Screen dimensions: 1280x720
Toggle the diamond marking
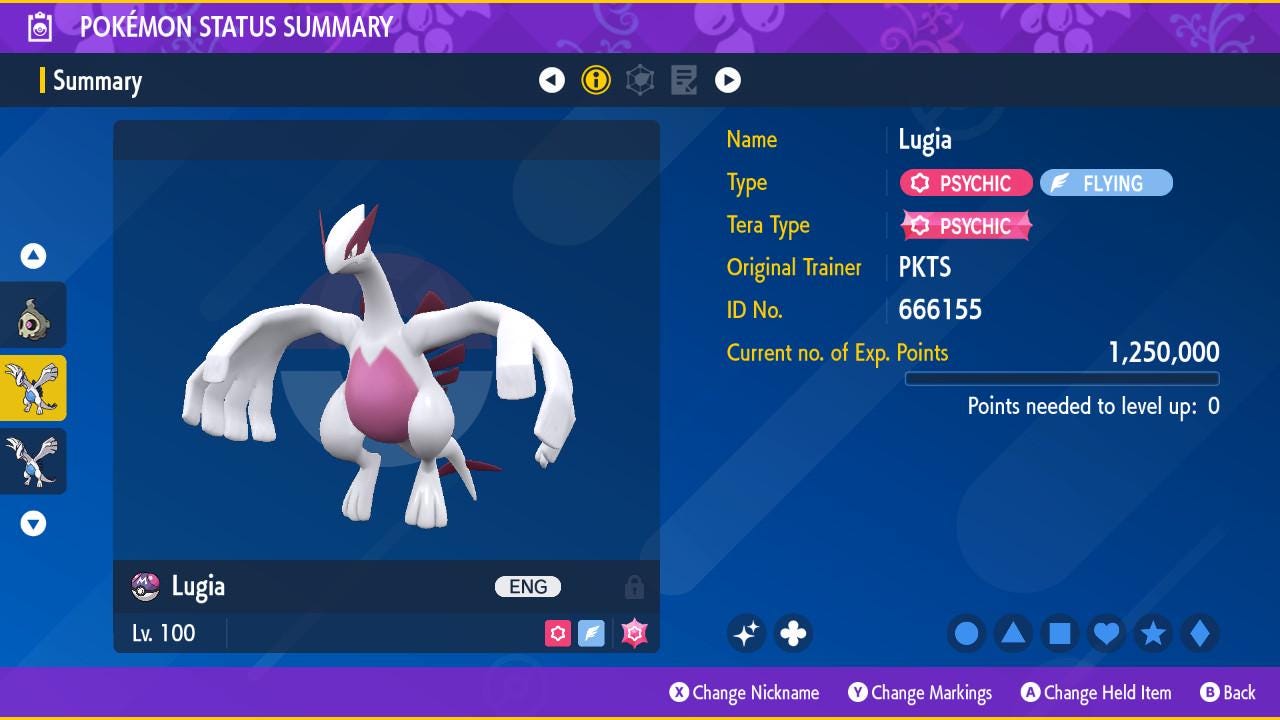click(1199, 633)
